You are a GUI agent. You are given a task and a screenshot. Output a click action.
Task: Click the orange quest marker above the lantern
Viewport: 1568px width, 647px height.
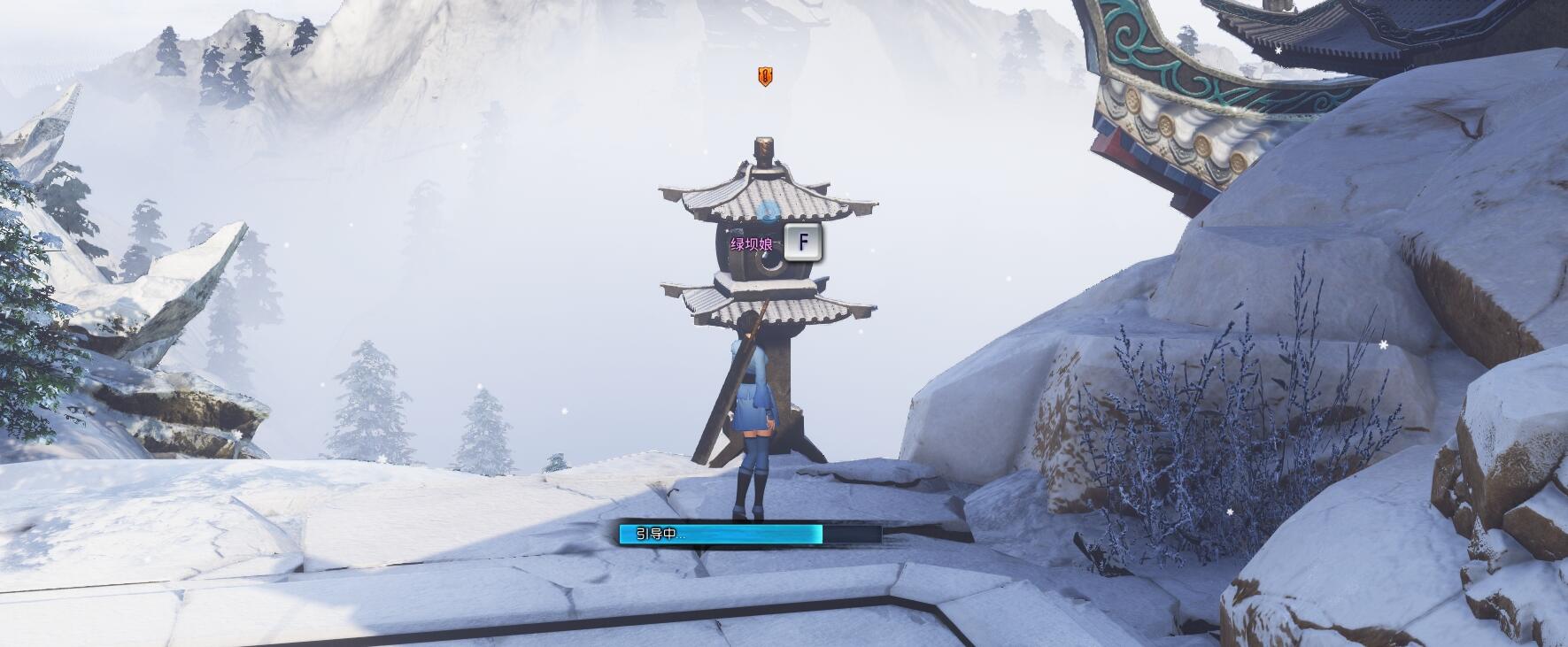[x=765, y=76]
